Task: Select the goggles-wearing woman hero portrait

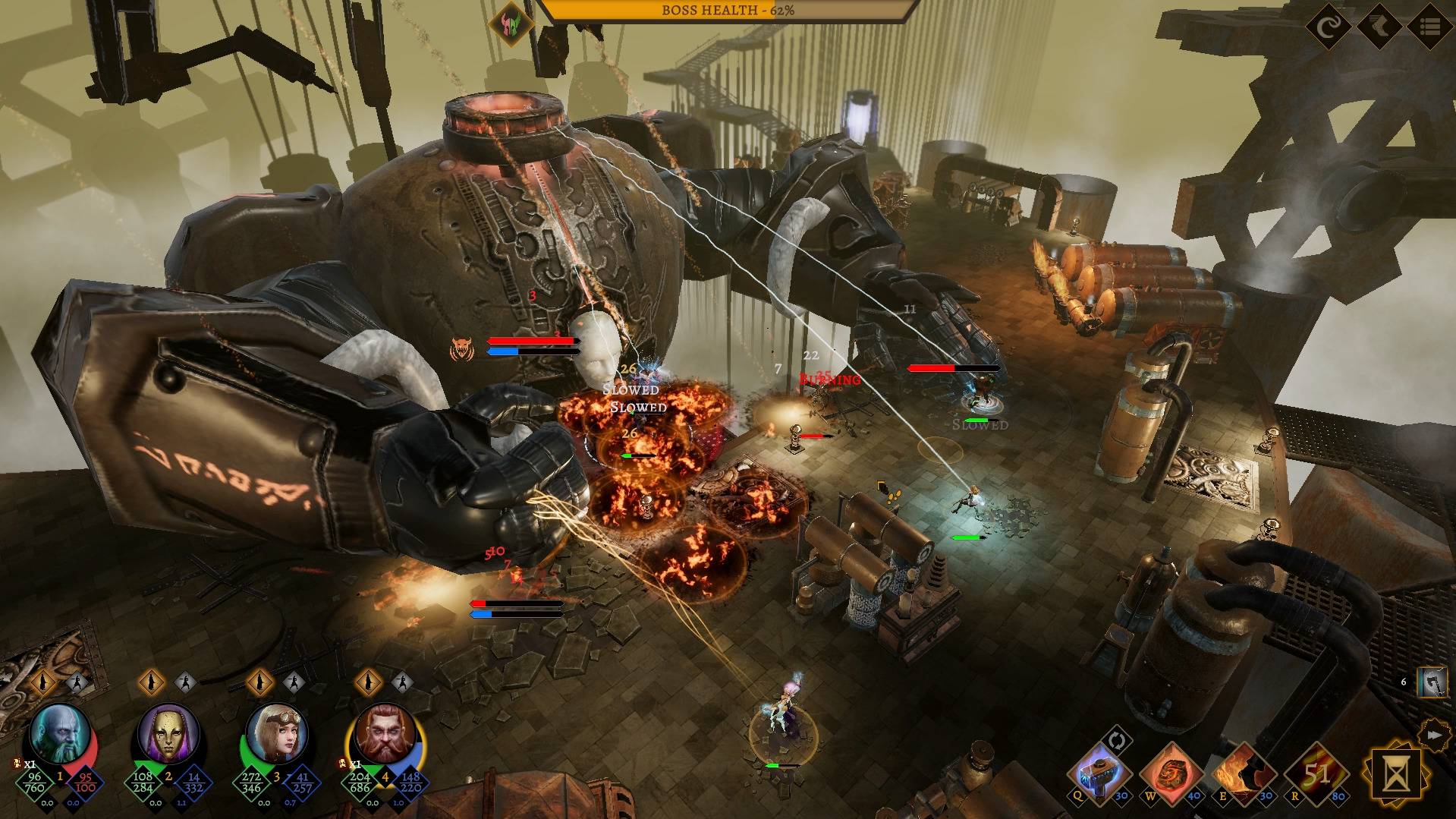Action: tap(276, 733)
